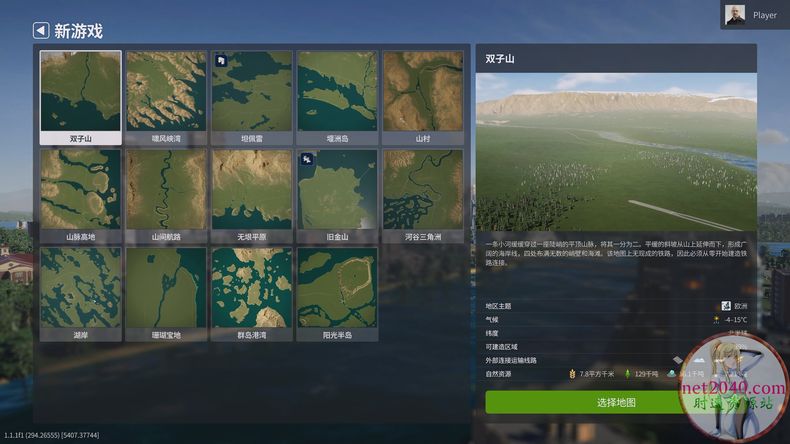Go back using the arrow beside 新游戏
Image resolution: width=790 pixels, height=444 pixels.
point(41,31)
